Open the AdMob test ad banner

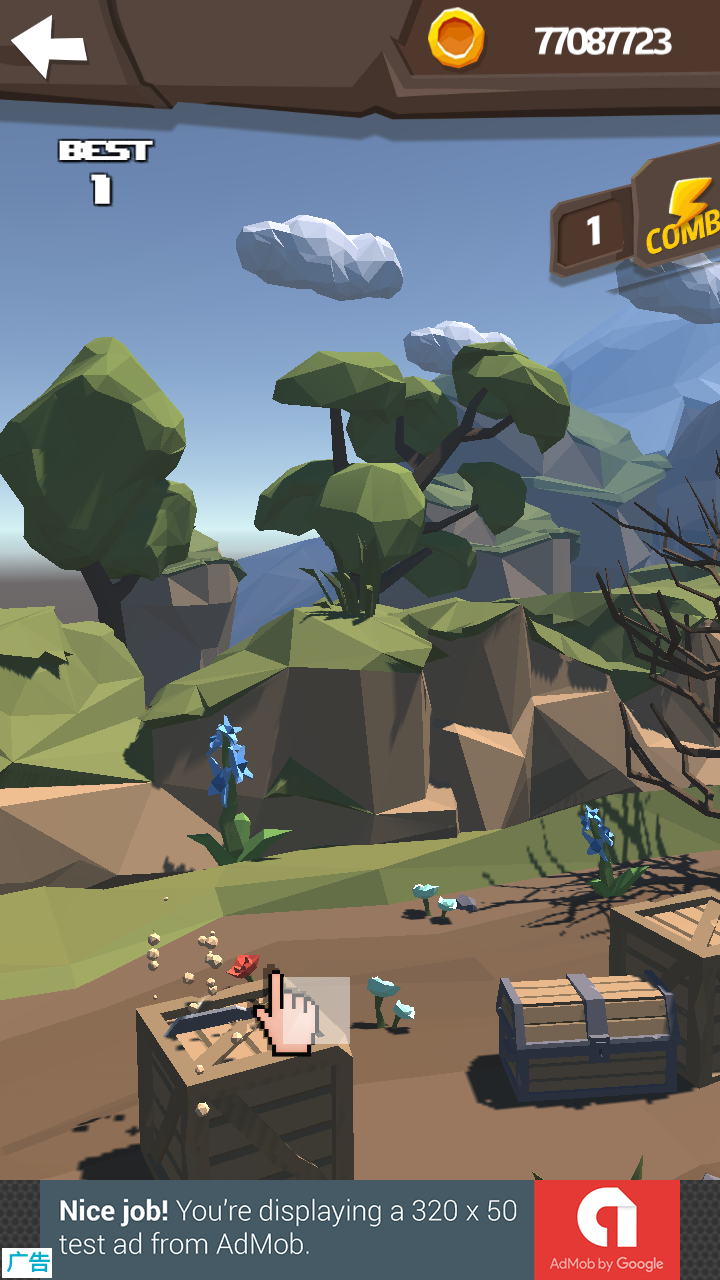tap(288, 1228)
